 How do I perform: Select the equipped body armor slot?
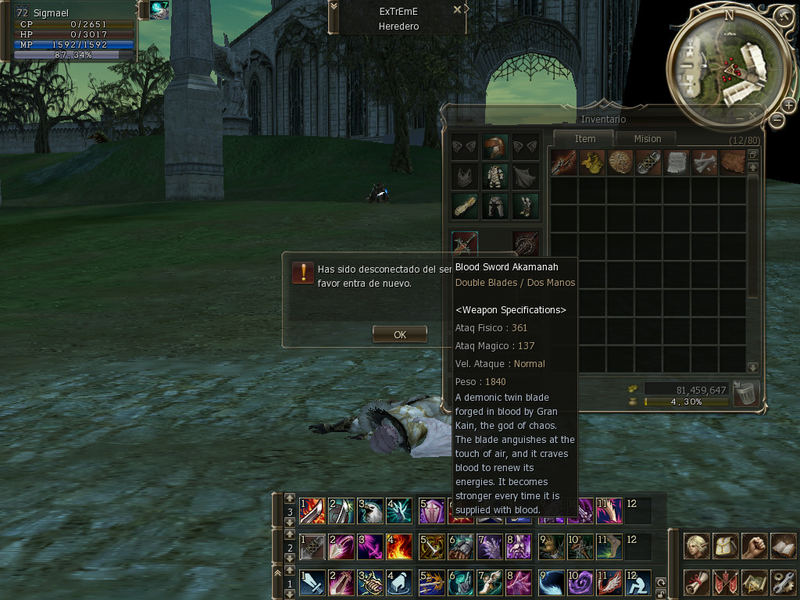pos(494,177)
